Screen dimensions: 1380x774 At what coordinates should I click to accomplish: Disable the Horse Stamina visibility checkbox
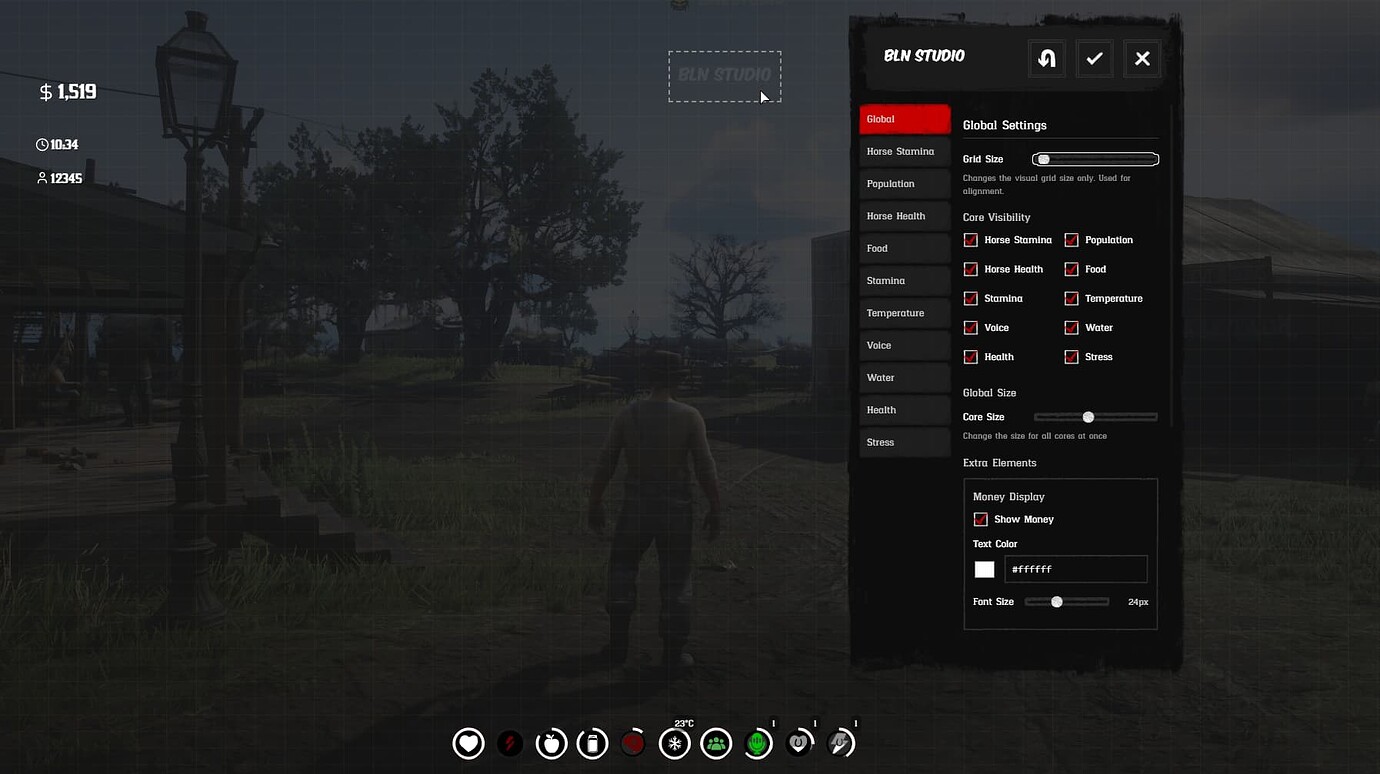tap(970, 240)
